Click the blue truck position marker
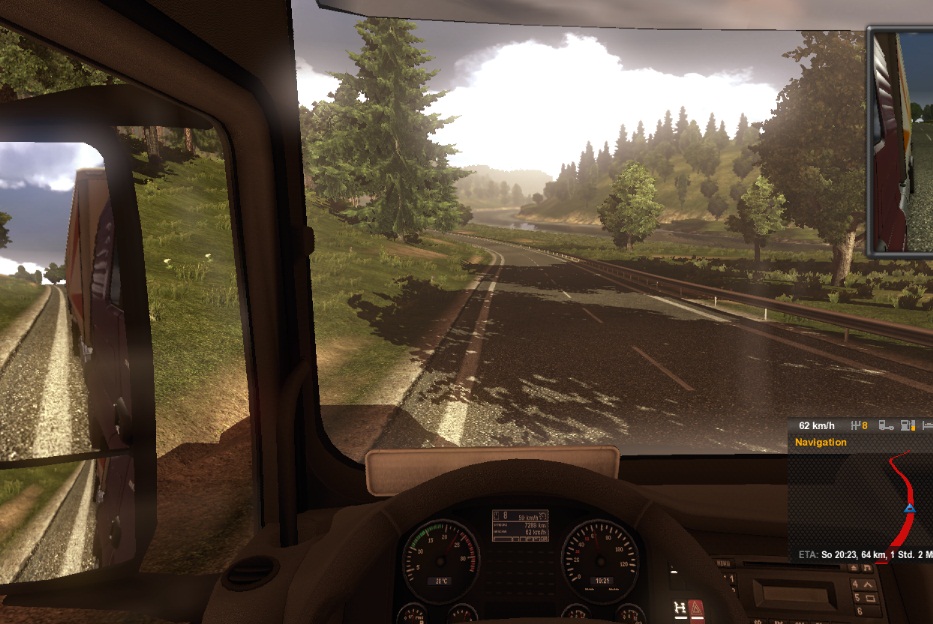Image resolution: width=933 pixels, height=624 pixels. pyautogui.click(x=909, y=508)
